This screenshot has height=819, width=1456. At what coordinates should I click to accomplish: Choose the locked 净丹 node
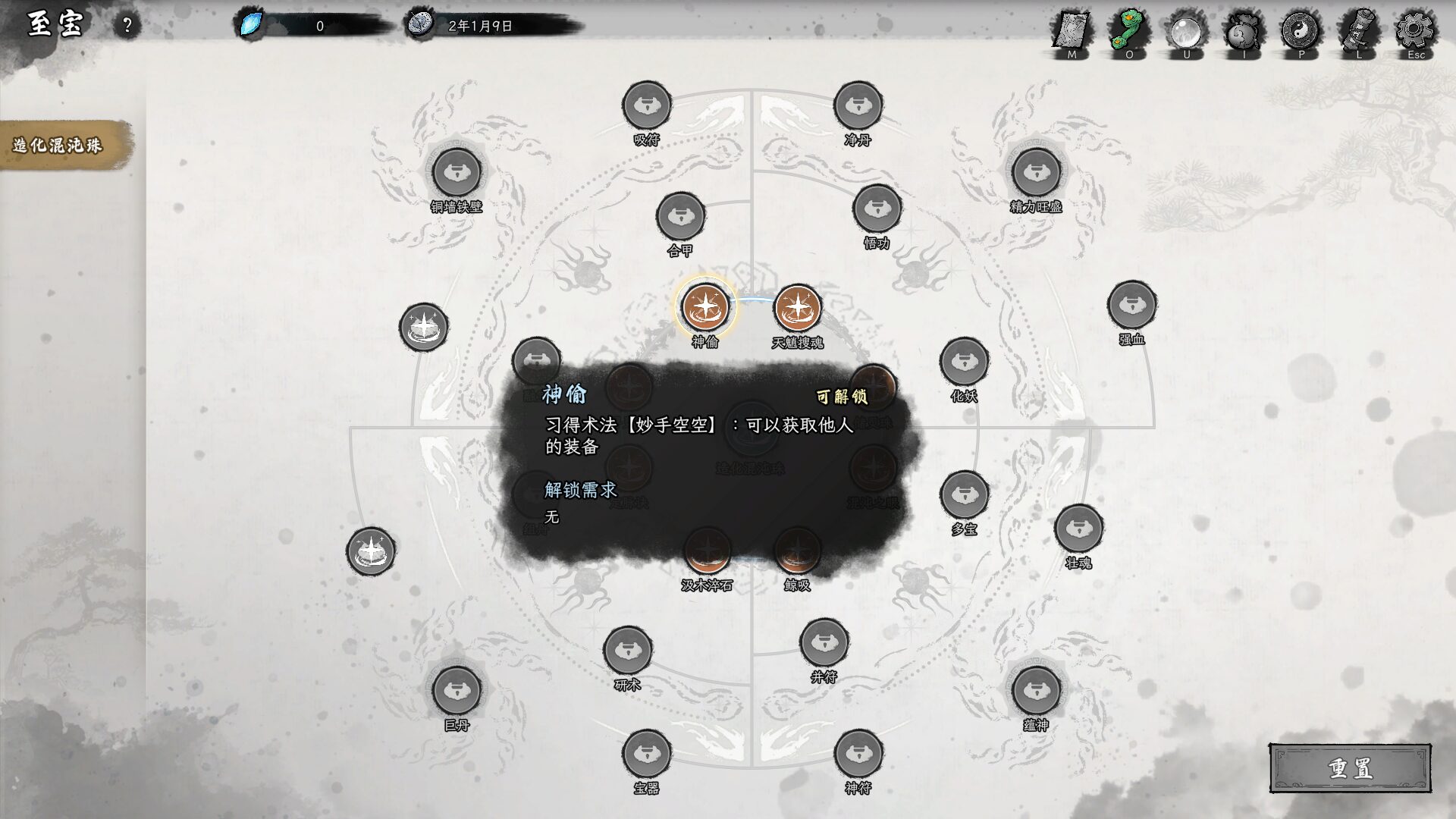click(x=858, y=105)
